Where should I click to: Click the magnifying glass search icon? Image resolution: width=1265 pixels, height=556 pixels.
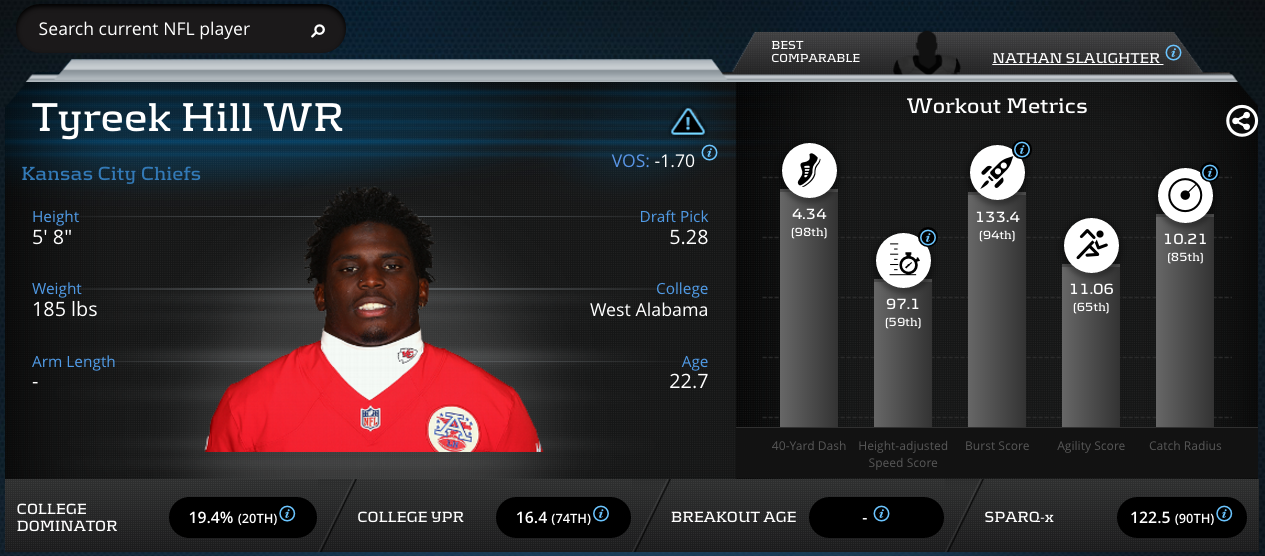(x=318, y=31)
